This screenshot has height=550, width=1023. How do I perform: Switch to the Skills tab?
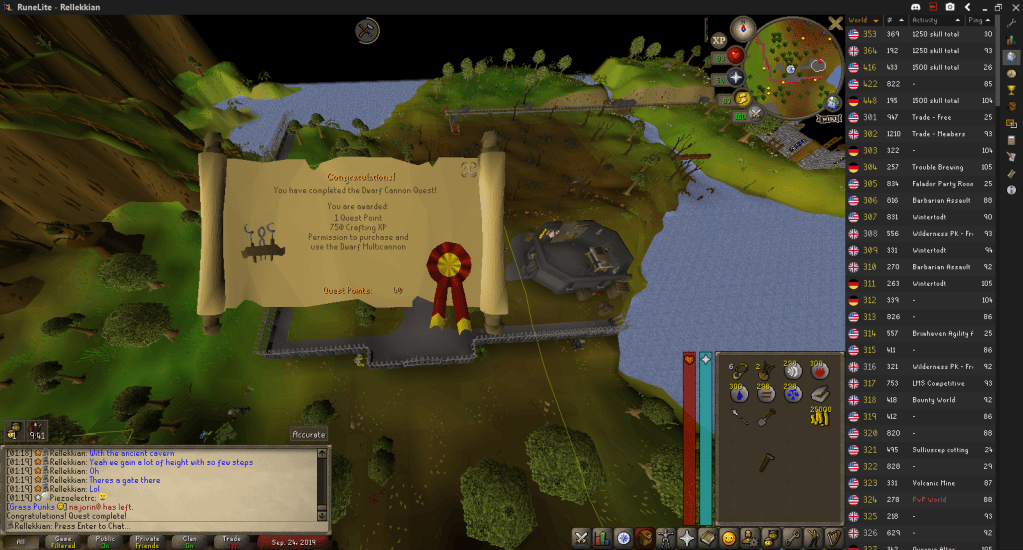tap(603, 538)
